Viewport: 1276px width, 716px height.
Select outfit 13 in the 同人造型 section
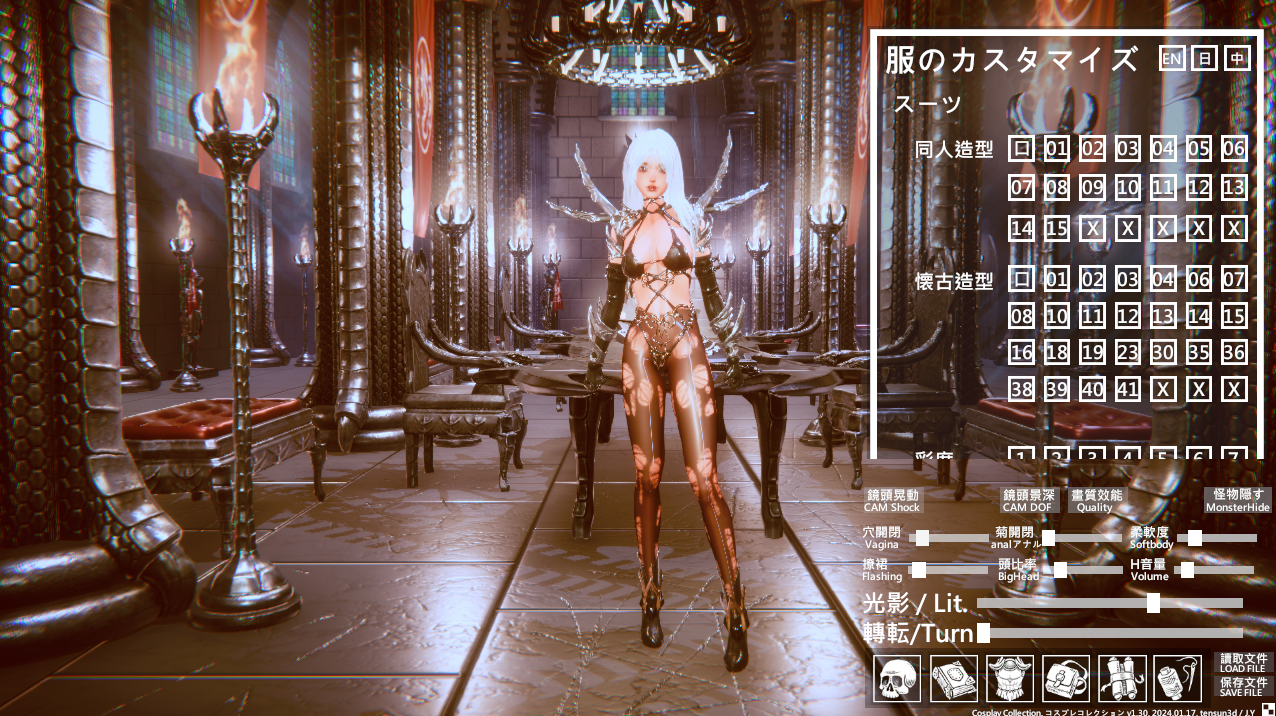point(1234,187)
